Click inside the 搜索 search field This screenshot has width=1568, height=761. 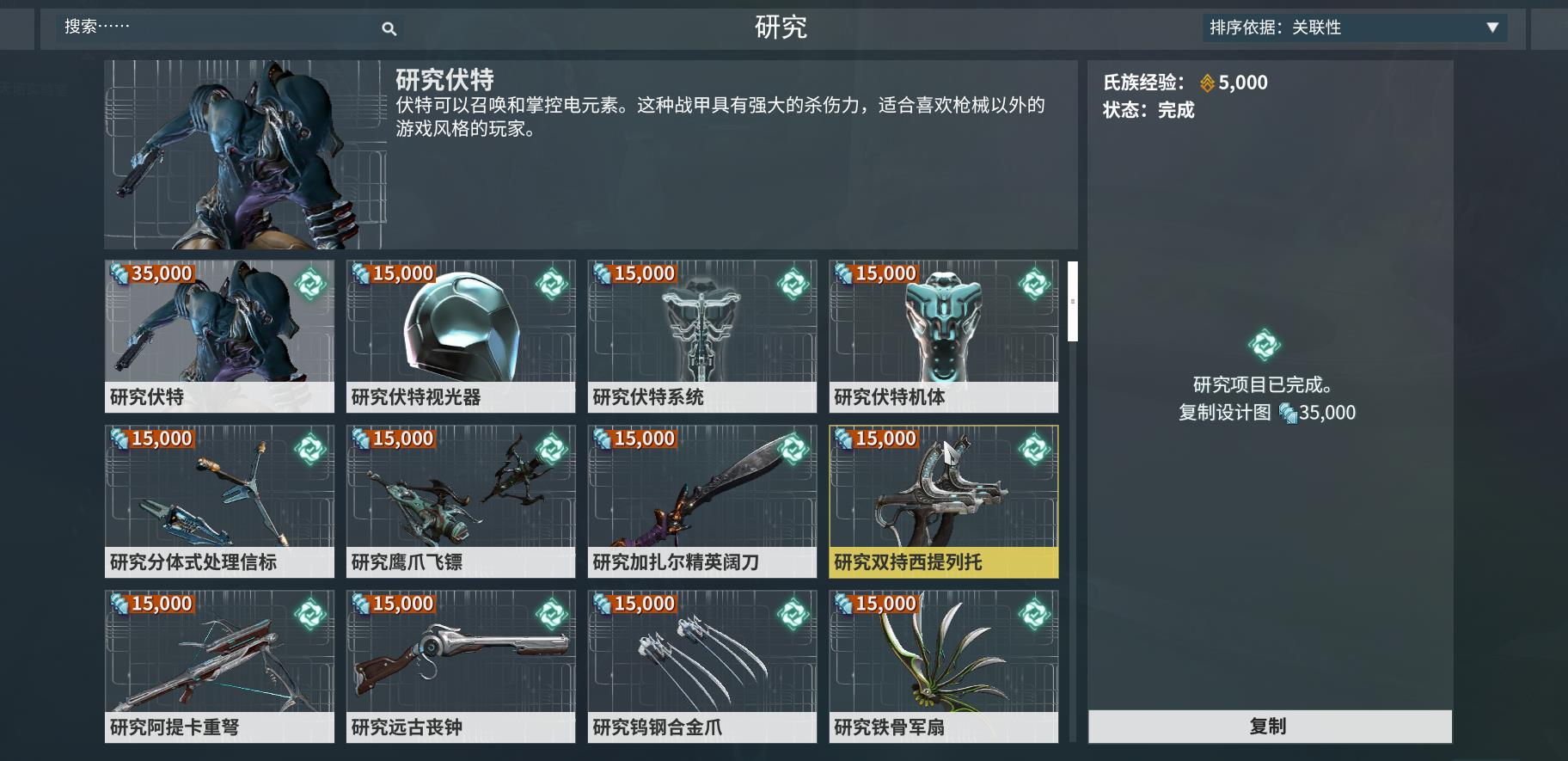click(x=215, y=28)
